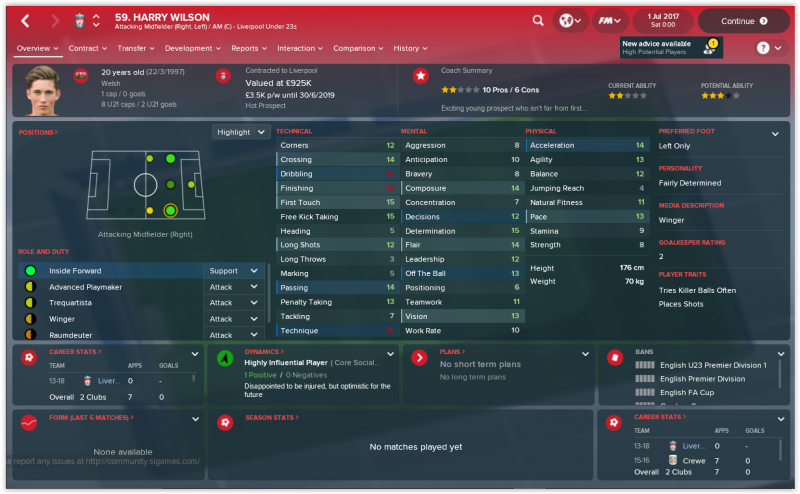Select the Inside Forward role row

pos(110,271)
